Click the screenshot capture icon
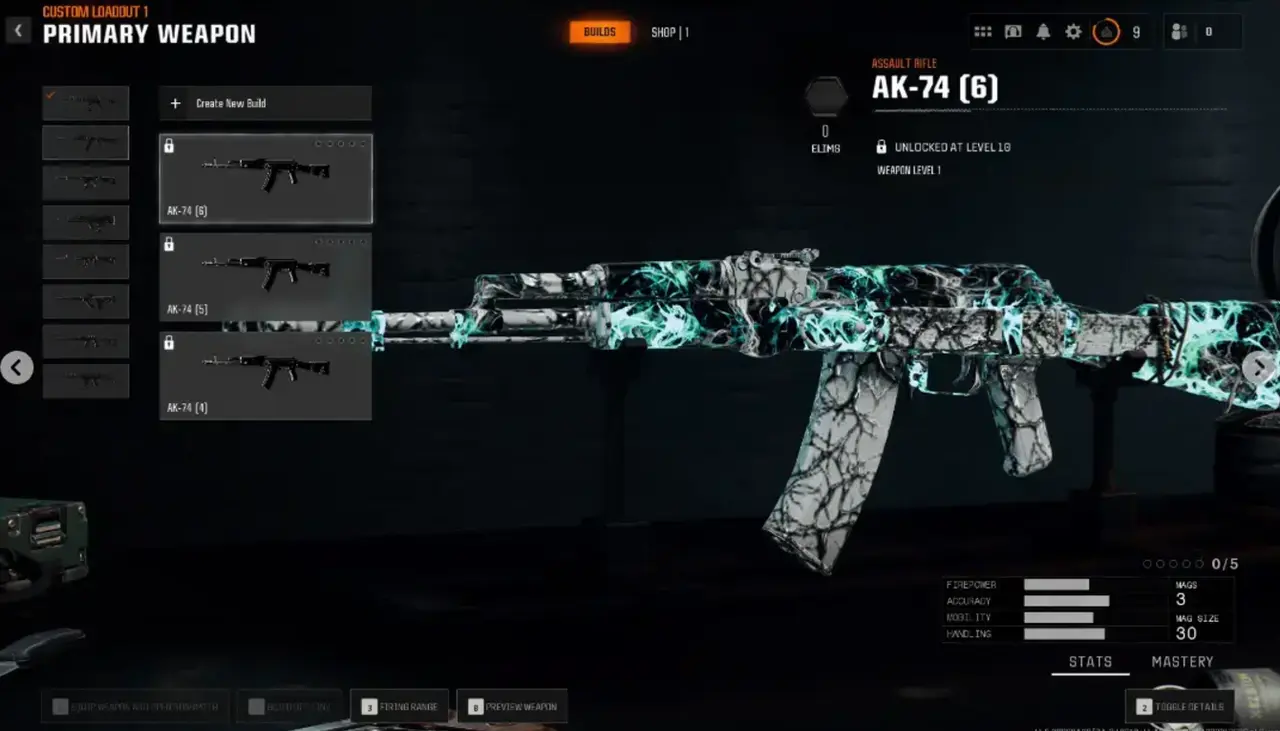This screenshot has width=1280, height=731. click(1012, 31)
